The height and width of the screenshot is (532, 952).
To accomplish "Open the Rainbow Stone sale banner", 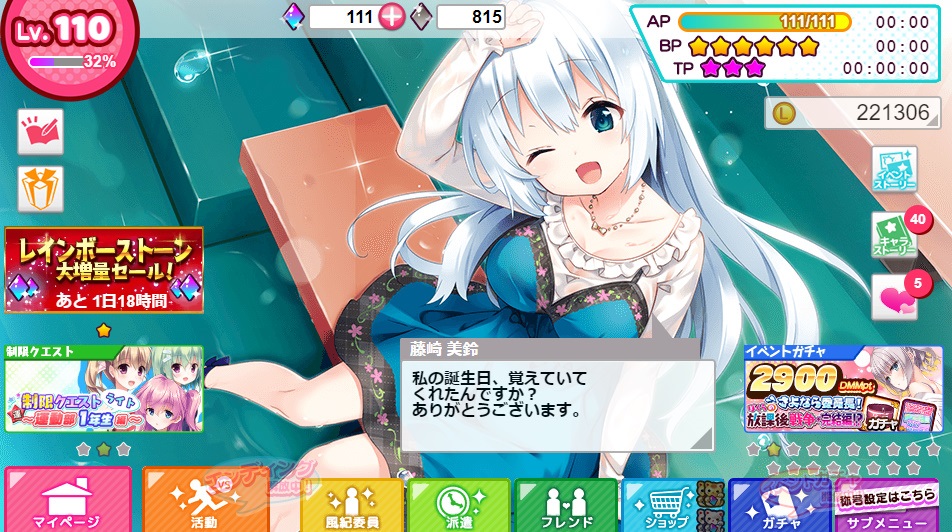I will point(104,270).
